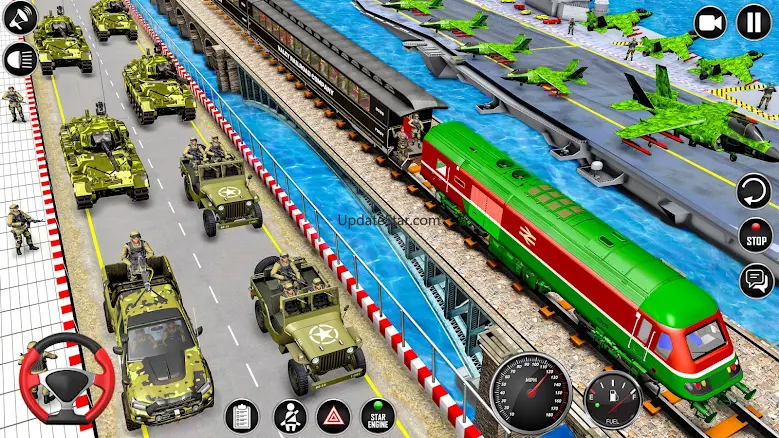Turn on the hazard warning lights
The width and height of the screenshot is (779, 438).
(333, 416)
